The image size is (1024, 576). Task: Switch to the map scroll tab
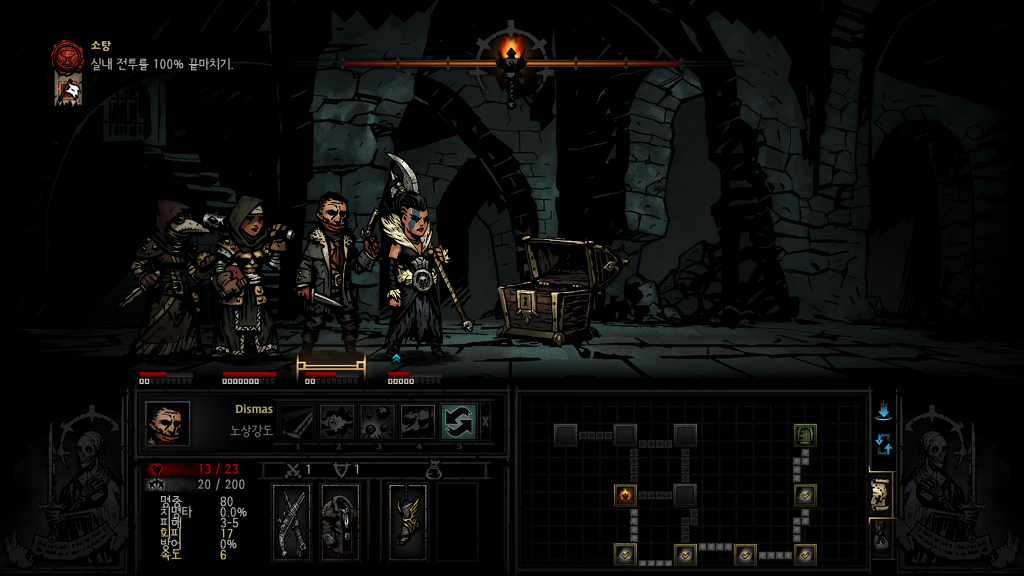(x=881, y=493)
